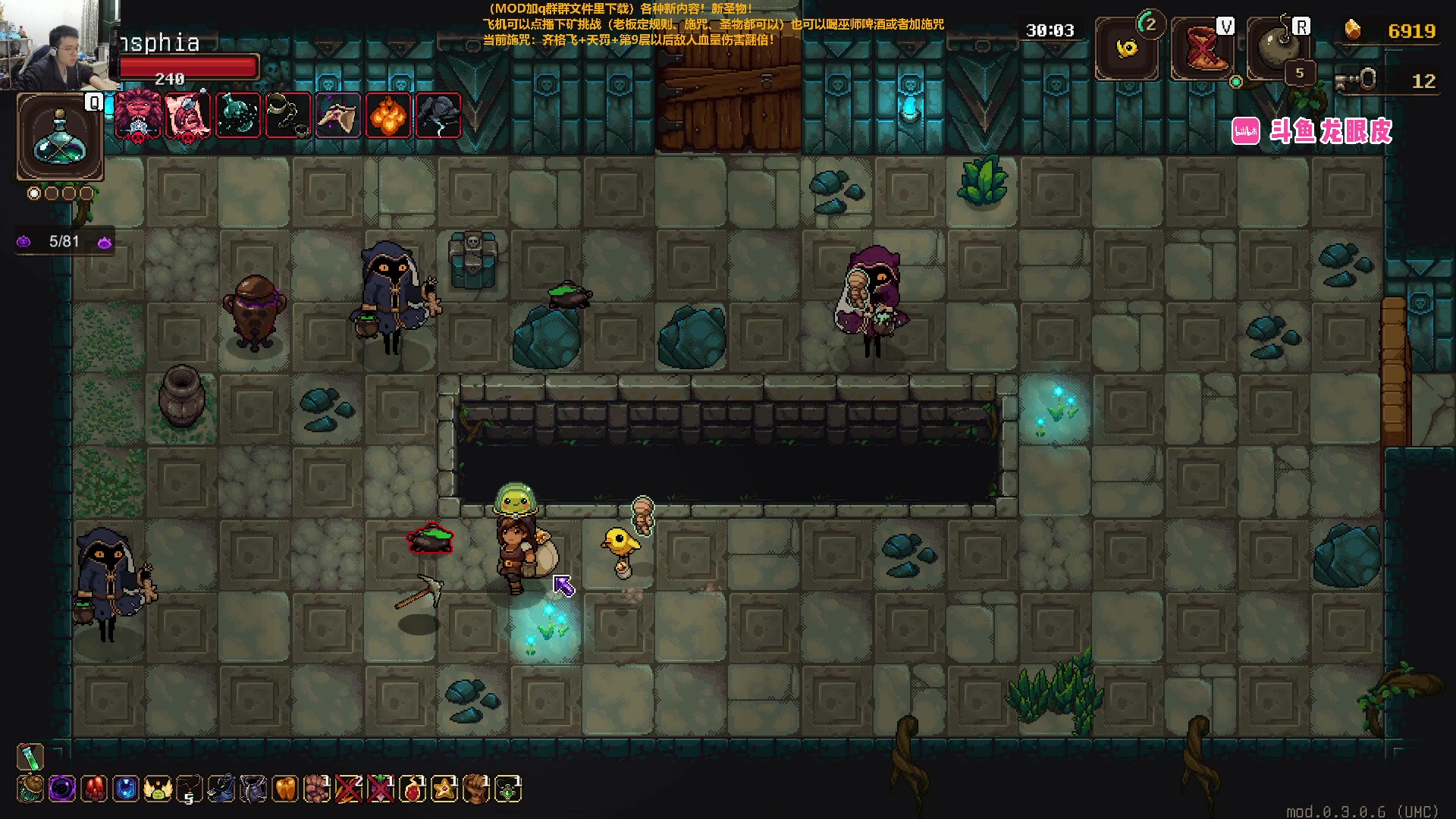This screenshot has width=1456, height=819.
Task: Inspect the red crystal cluster relic
Action: click(94, 789)
